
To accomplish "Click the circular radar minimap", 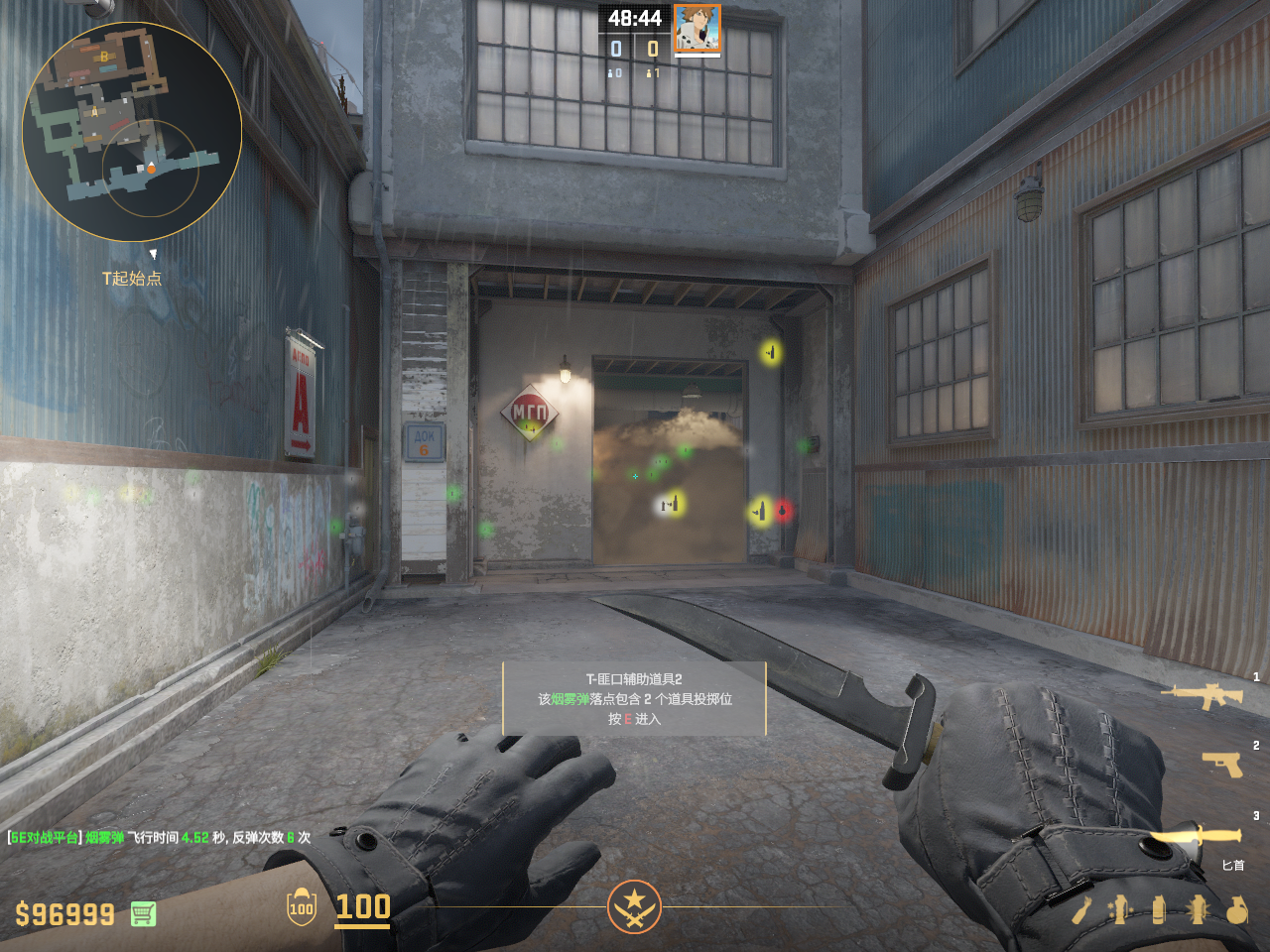I will click(x=132, y=132).
